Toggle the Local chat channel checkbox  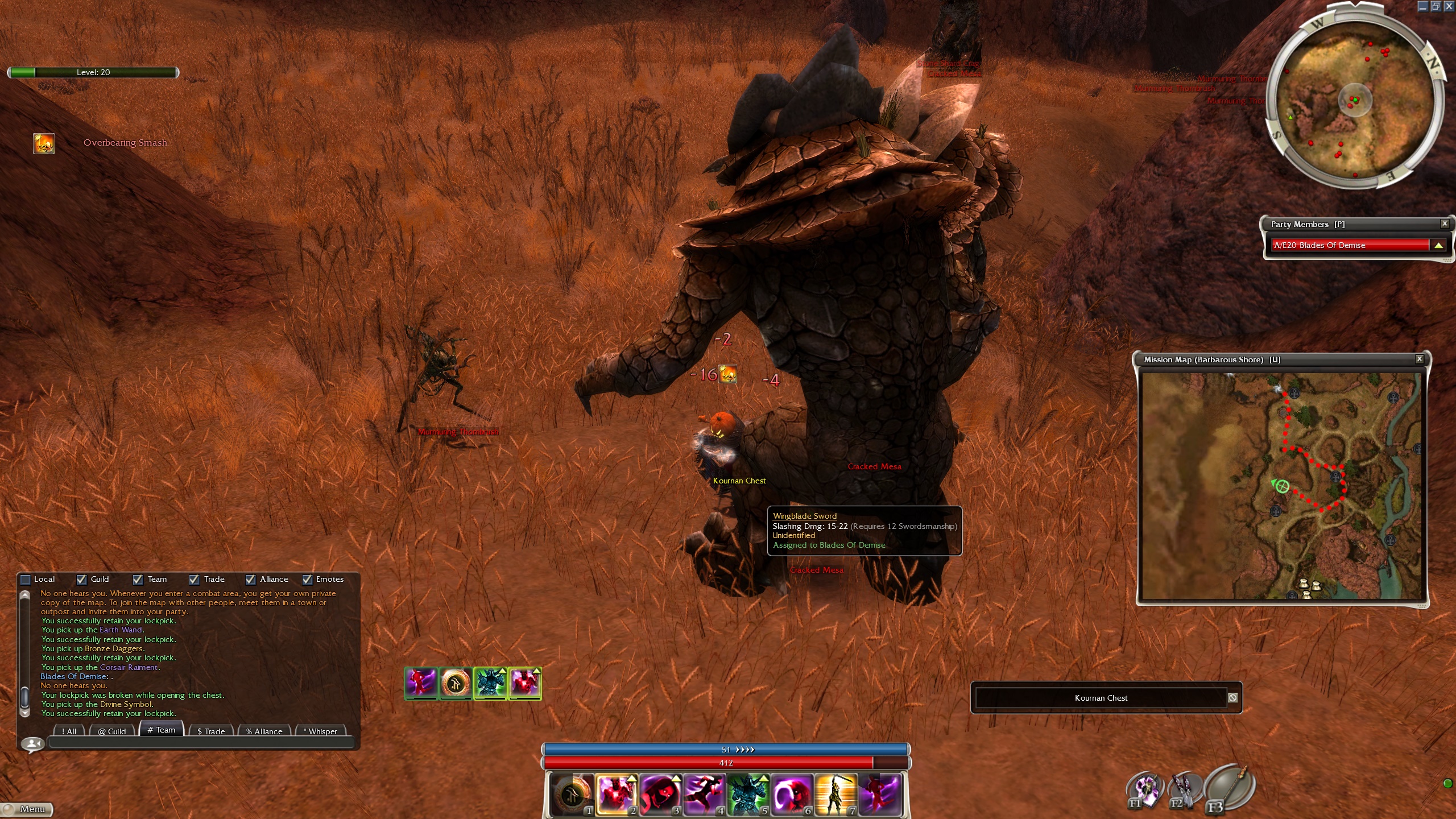[26, 580]
